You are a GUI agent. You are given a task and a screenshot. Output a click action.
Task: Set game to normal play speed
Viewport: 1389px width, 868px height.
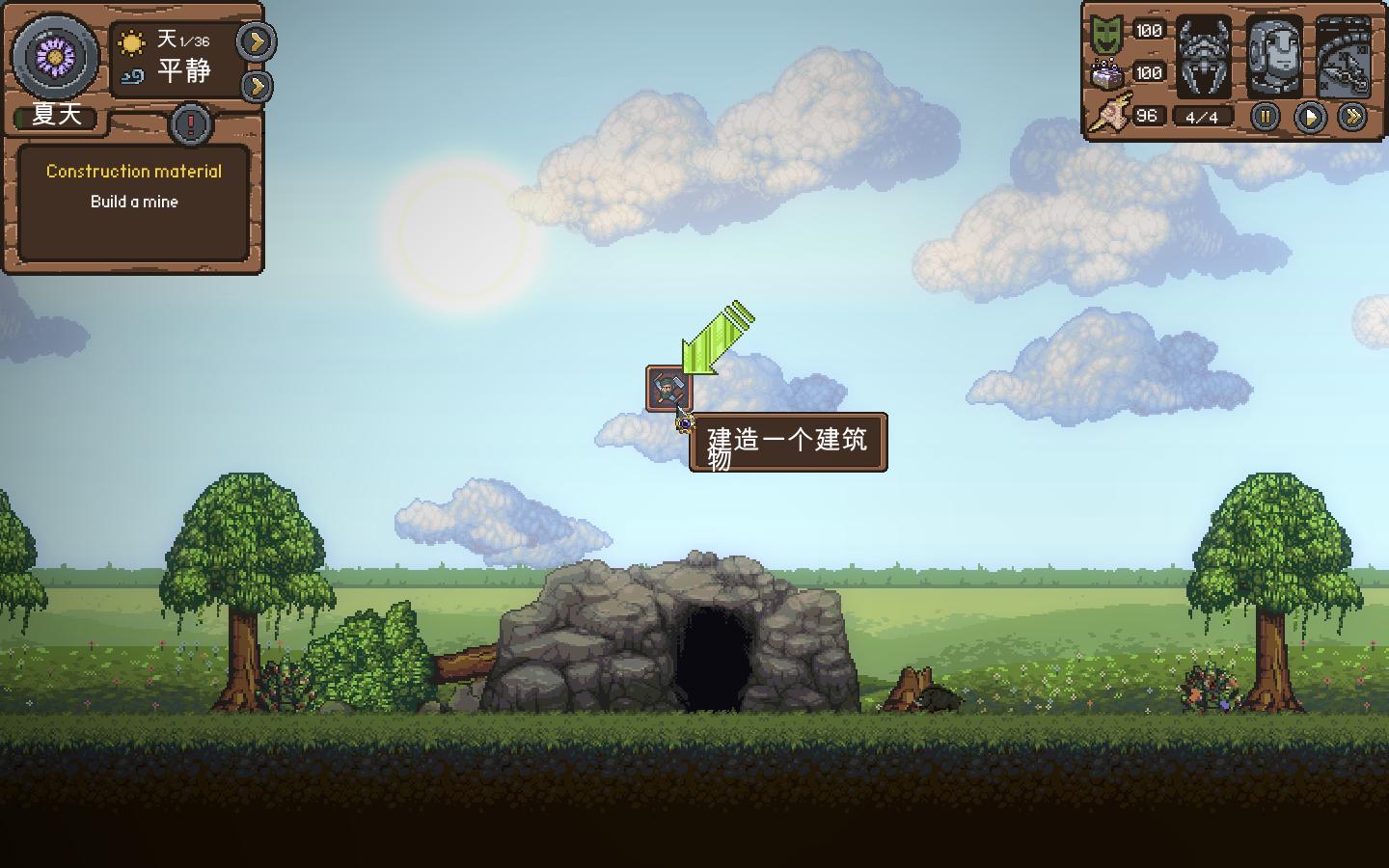1309,117
